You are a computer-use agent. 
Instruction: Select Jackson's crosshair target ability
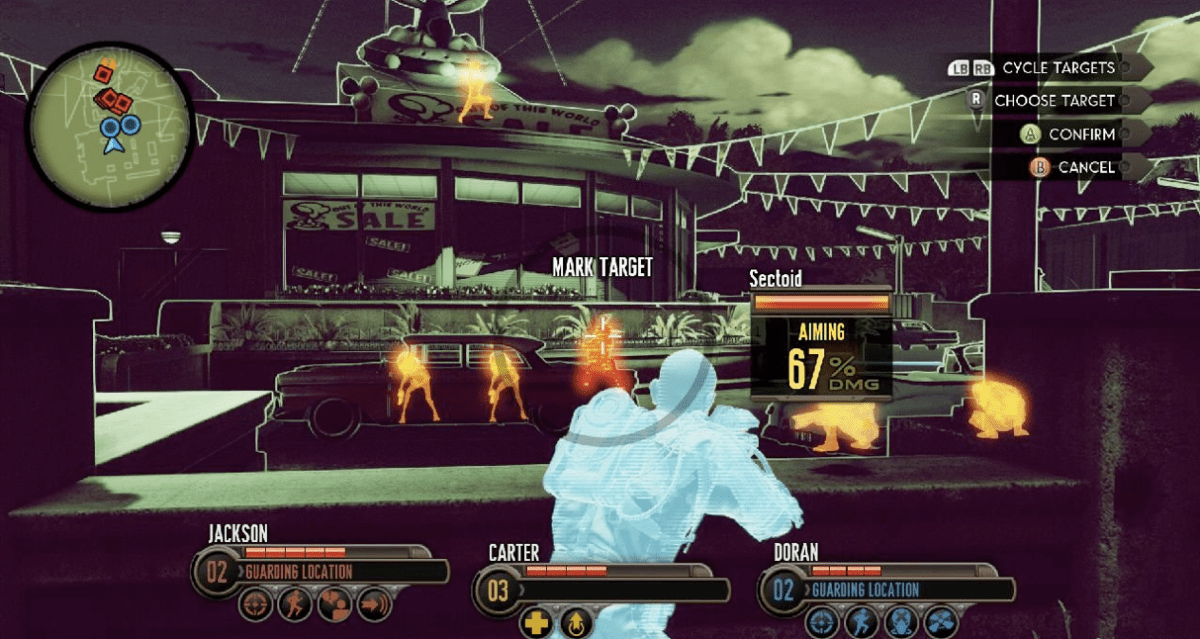click(x=255, y=604)
